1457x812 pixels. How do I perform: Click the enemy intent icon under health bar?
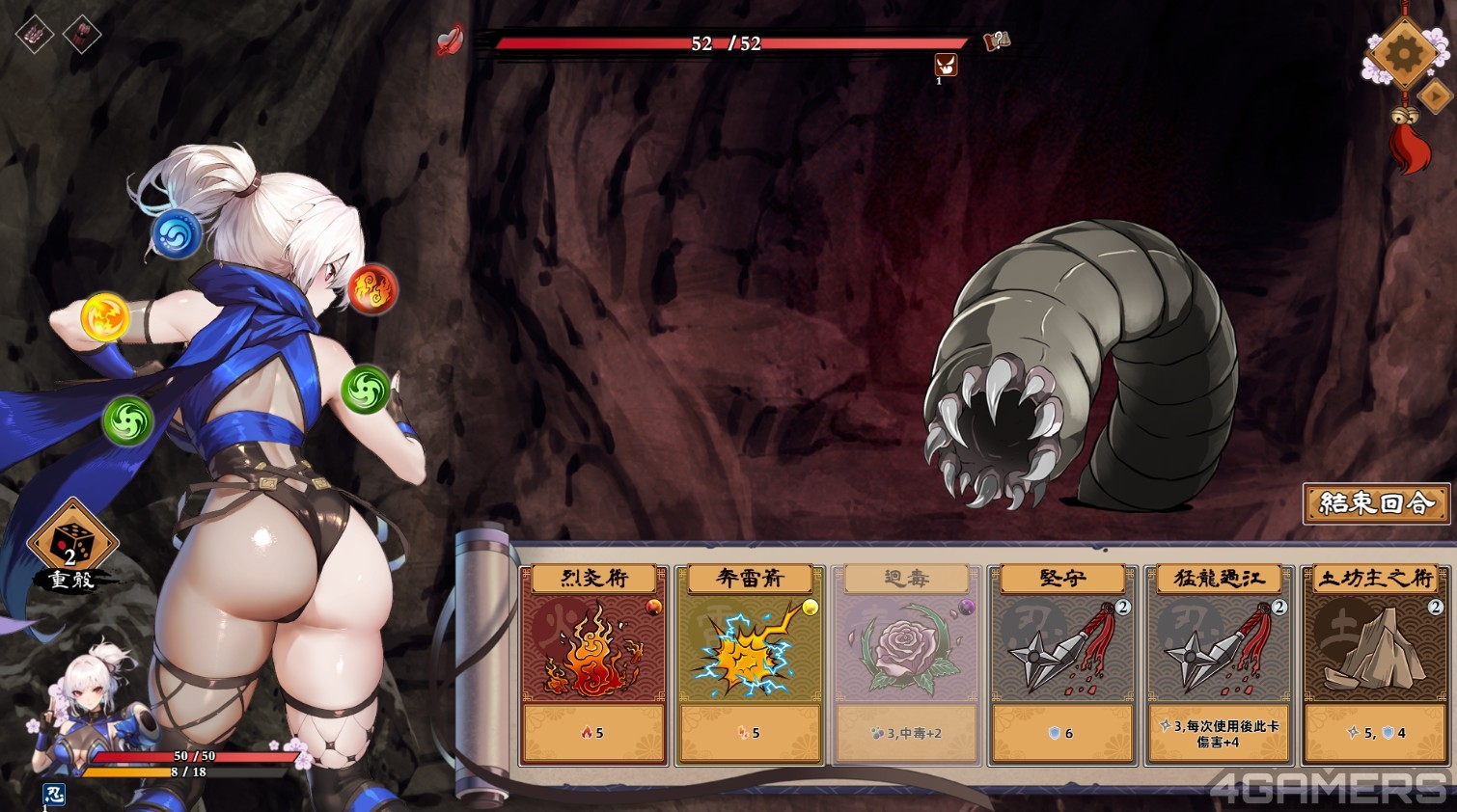pyautogui.click(x=946, y=65)
